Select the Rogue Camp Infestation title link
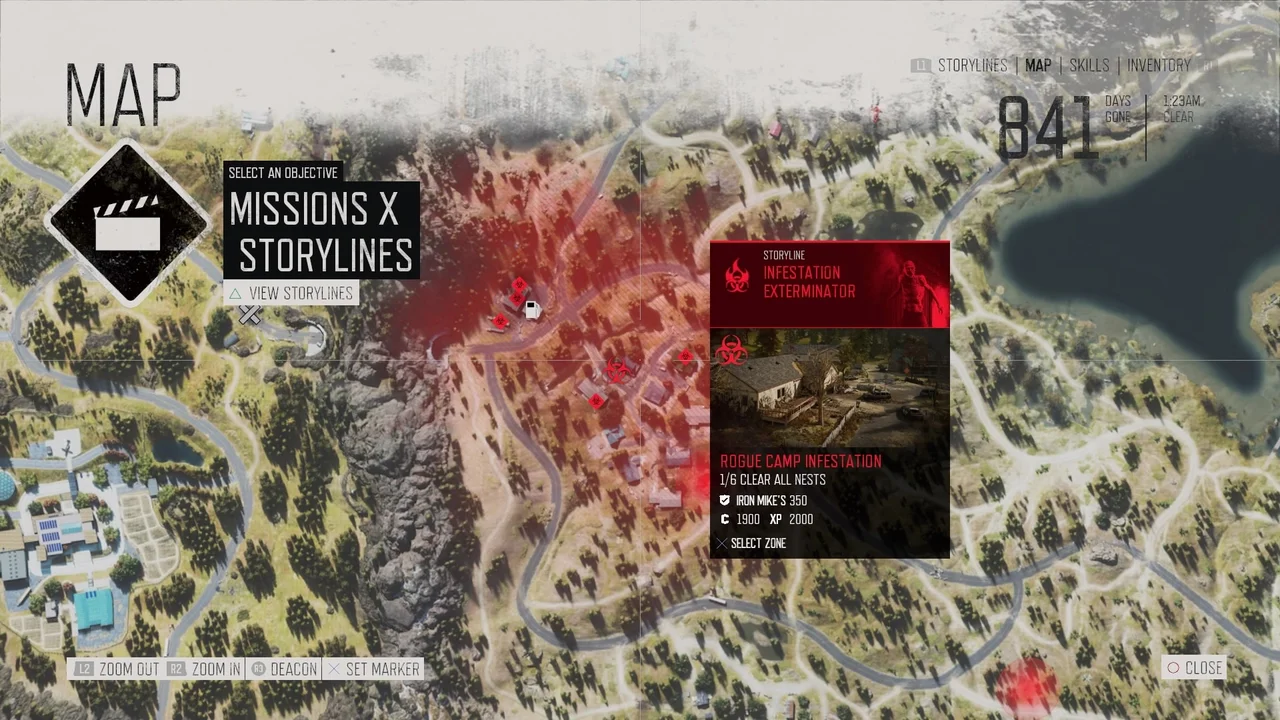The image size is (1280, 720). point(800,461)
